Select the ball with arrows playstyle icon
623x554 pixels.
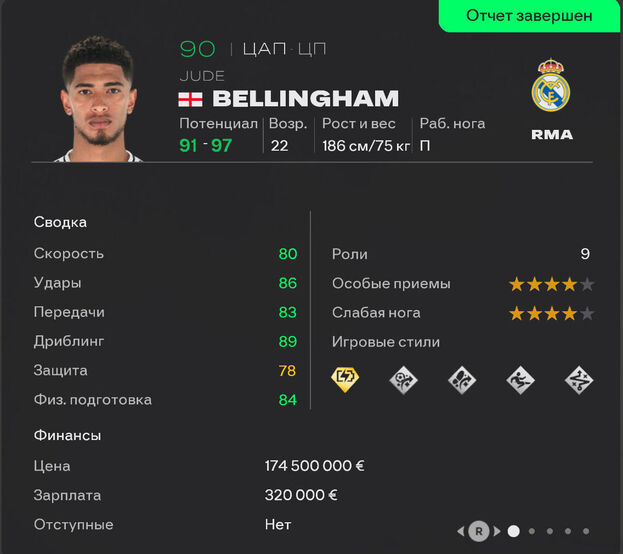pos(404,379)
